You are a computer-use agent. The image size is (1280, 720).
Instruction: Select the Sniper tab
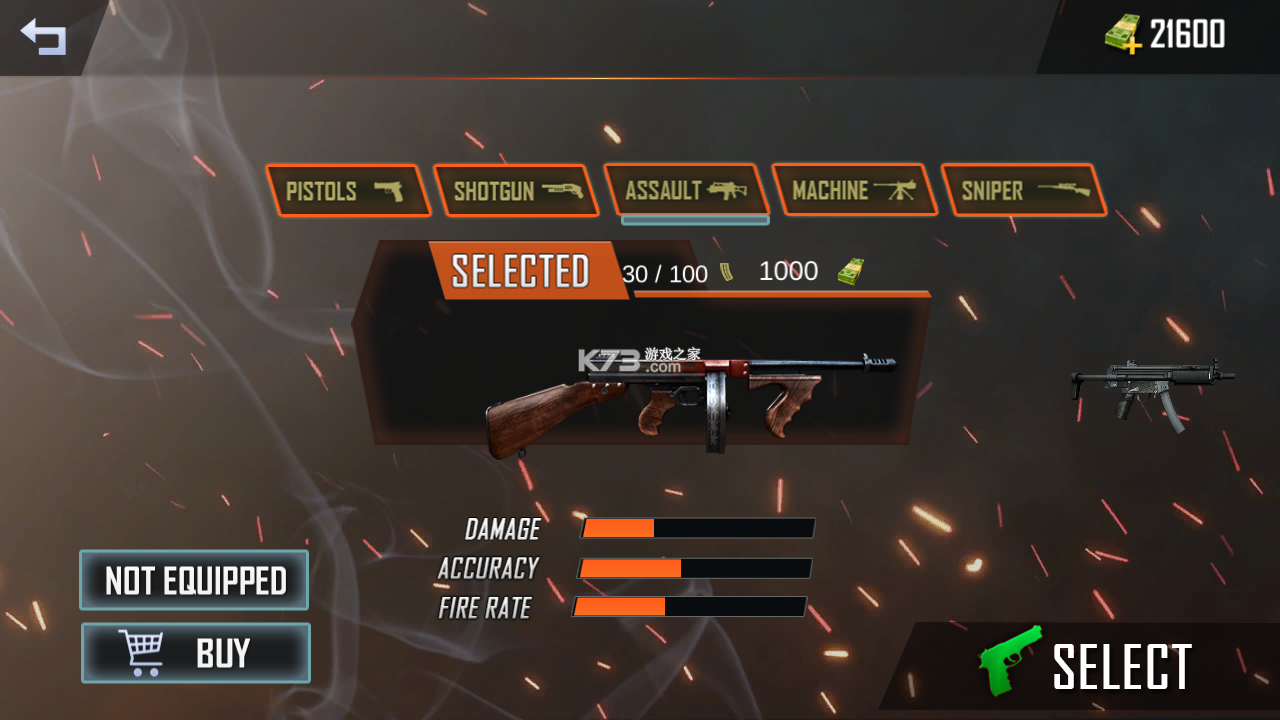coord(1022,190)
